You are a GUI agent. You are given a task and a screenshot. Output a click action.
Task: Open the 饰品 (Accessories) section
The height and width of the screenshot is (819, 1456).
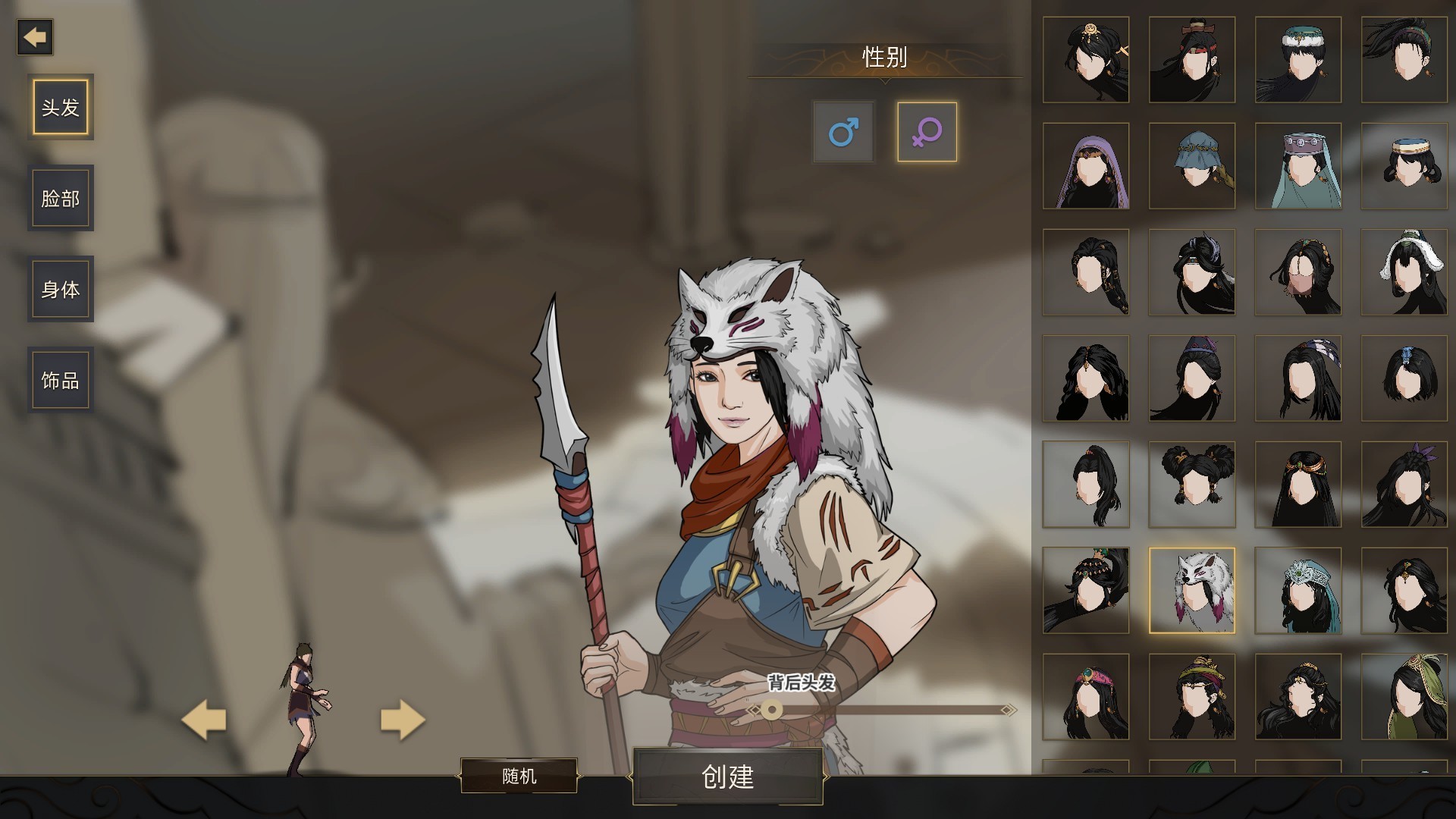(x=60, y=379)
